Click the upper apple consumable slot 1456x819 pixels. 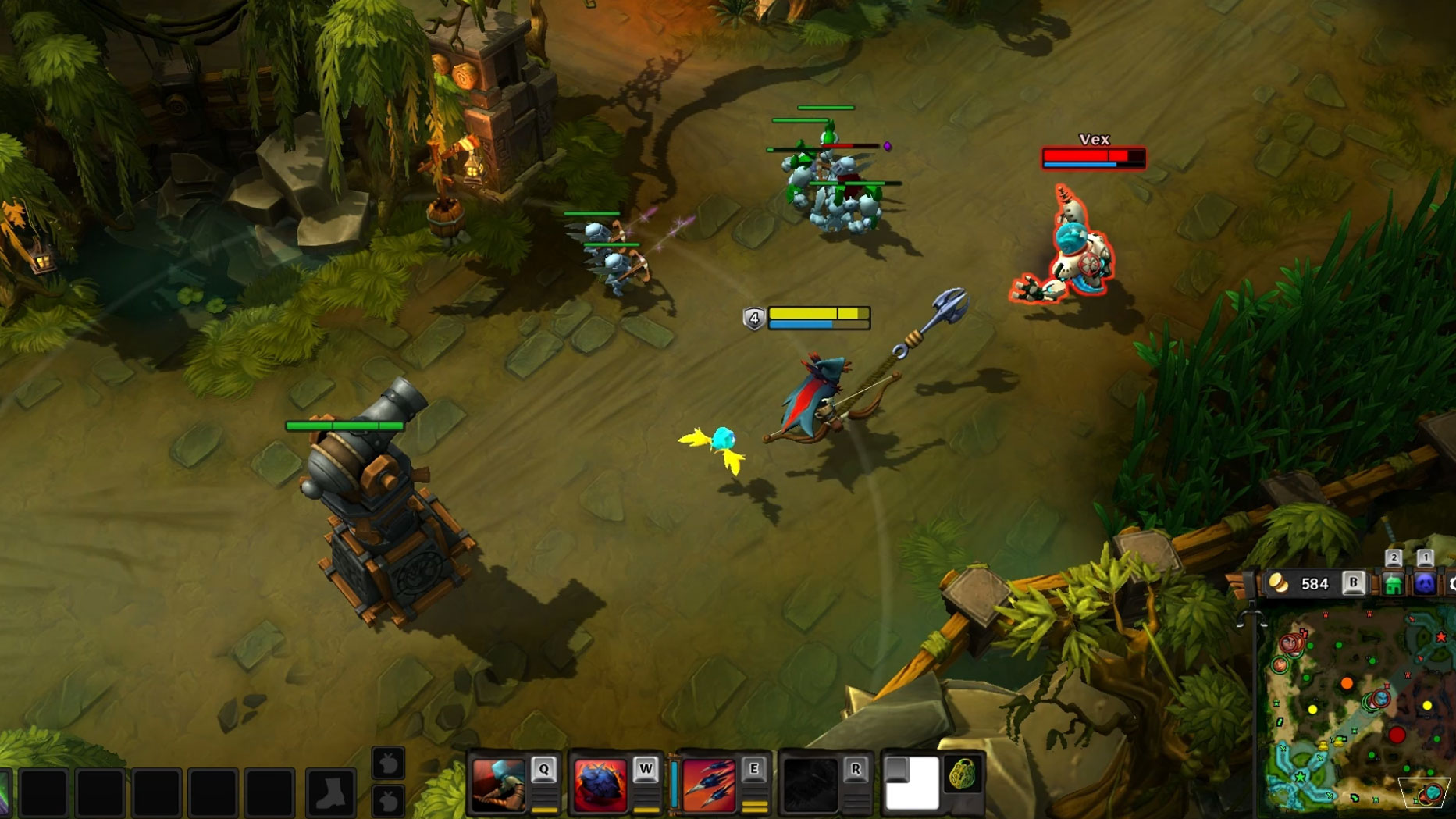tap(388, 764)
